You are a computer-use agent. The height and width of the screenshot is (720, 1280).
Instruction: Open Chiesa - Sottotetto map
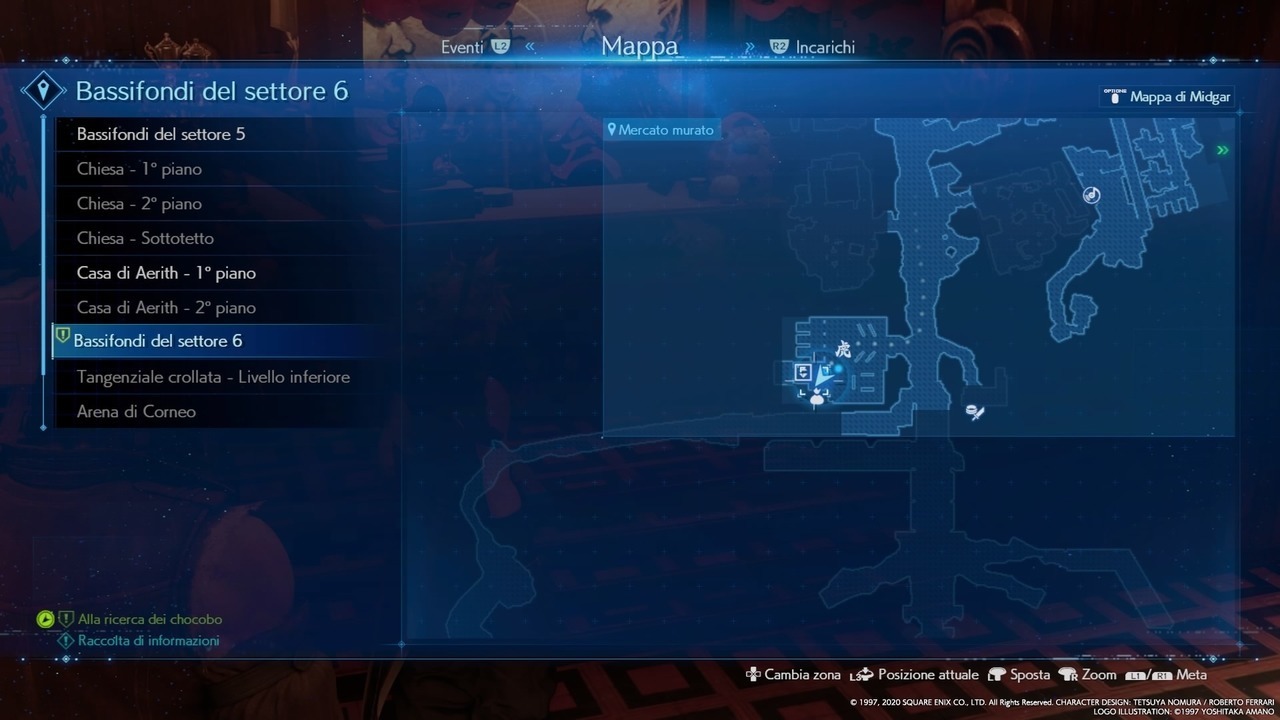pos(145,238)
